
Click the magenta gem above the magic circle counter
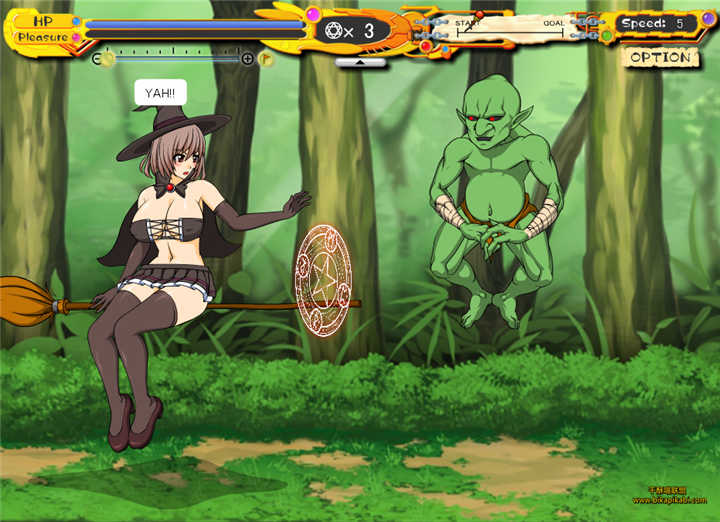click(312, 14)
